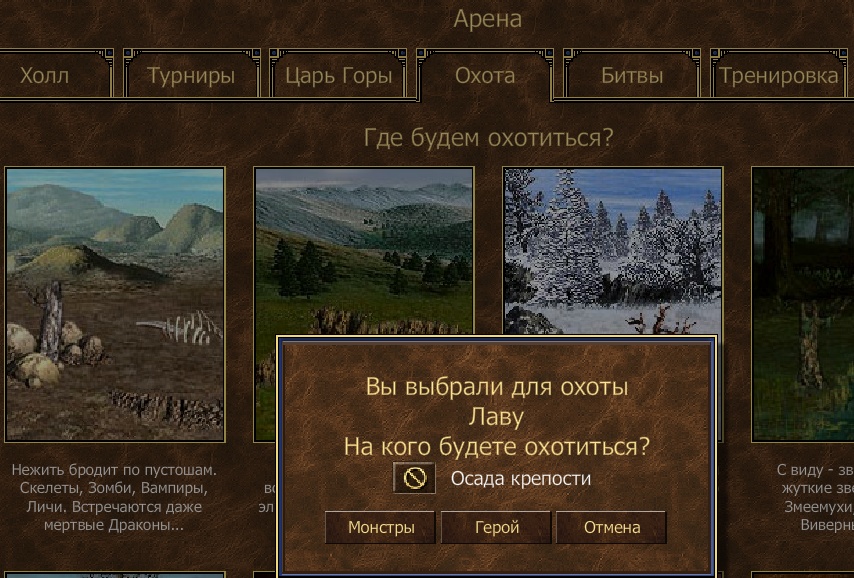The image size is (854, 578).
Task: Choose Герой as hunting target
Action: click(x=496, y=527)
